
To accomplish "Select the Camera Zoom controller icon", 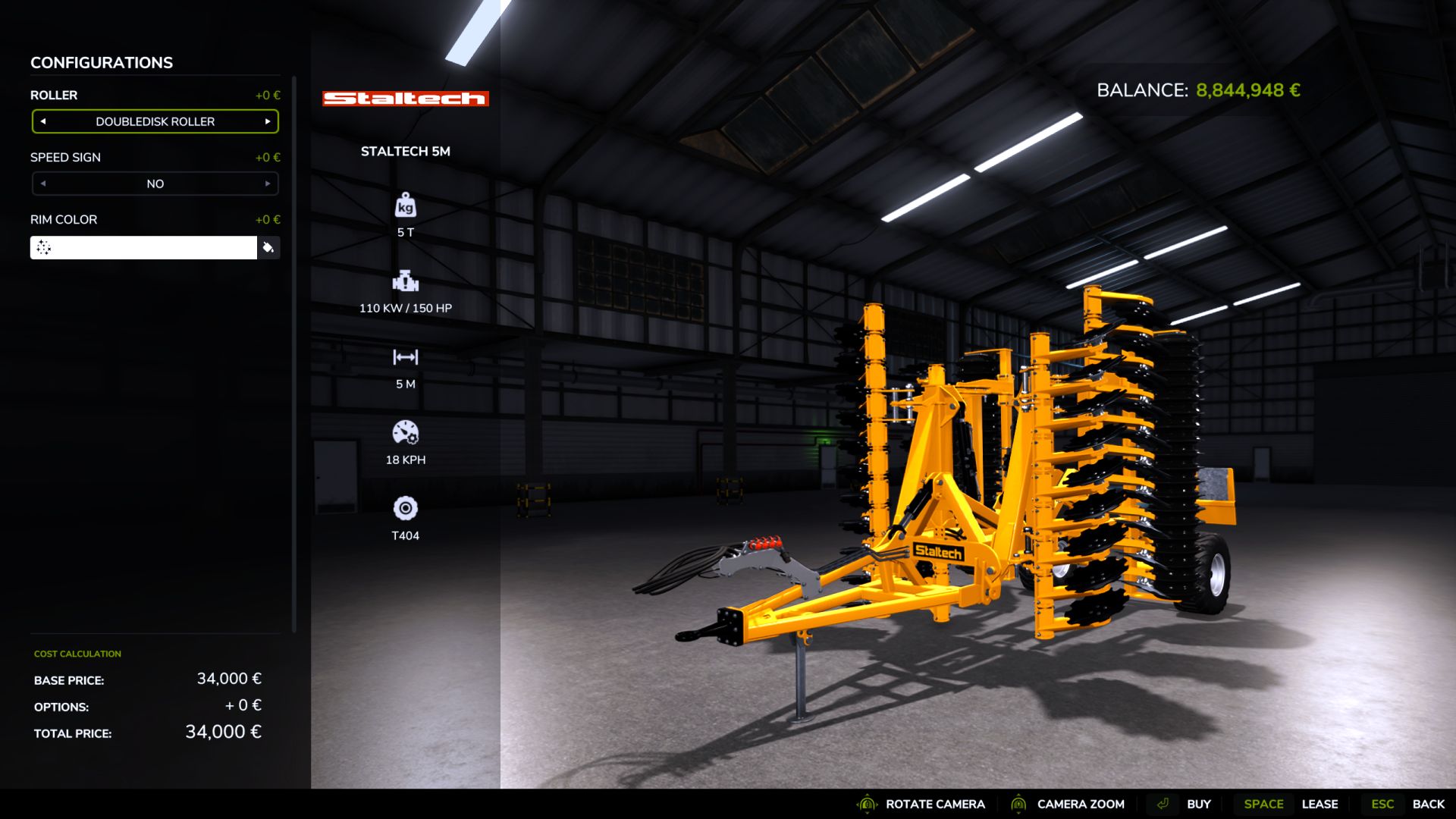I will click(1017, 804).
